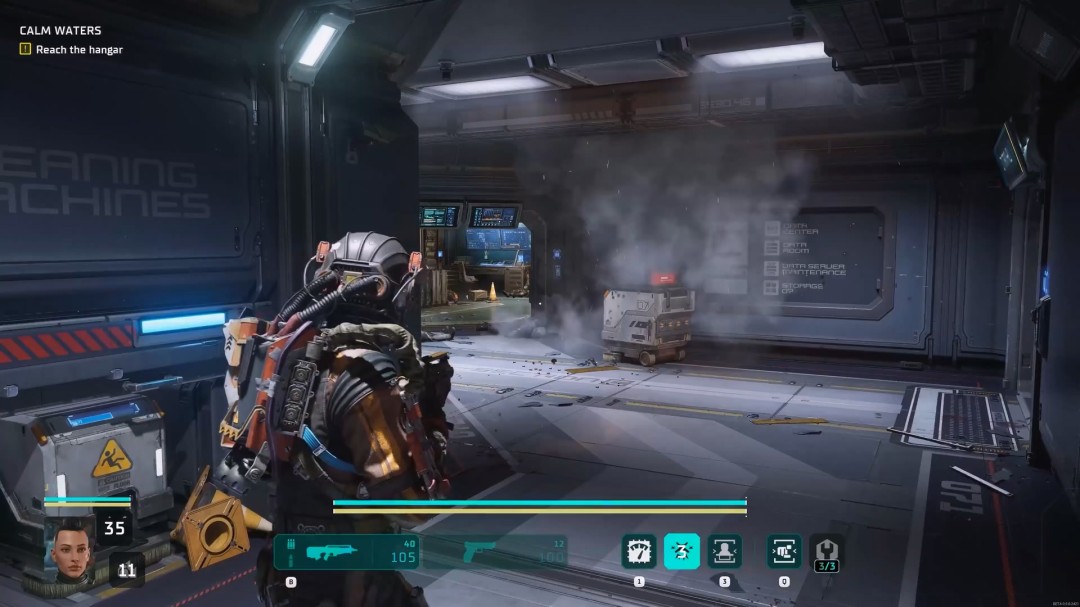1080x607 pixels.
Task: Click the character portrait
Action: click(70, 546)
